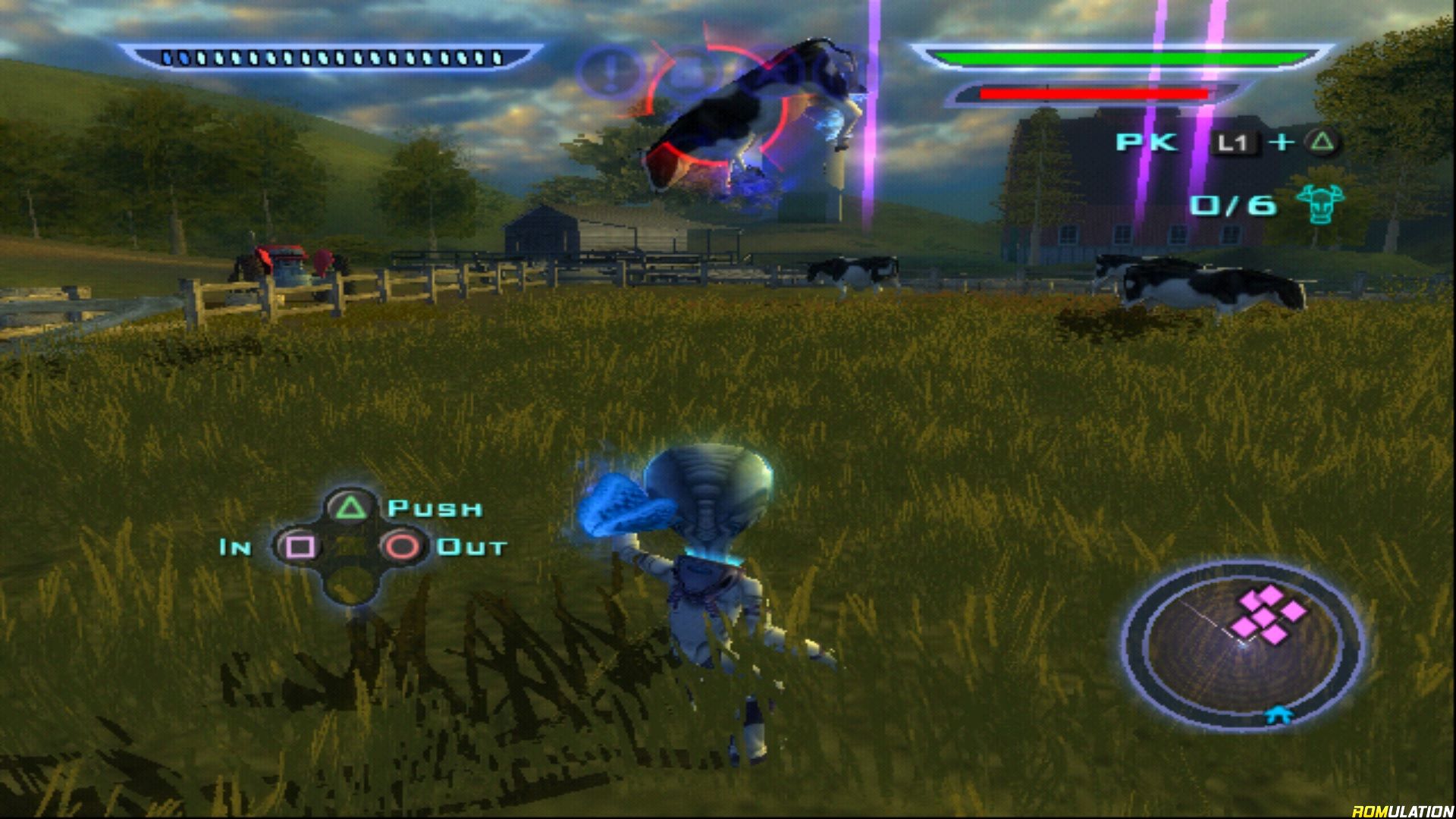Image resolution: width=1456 pixels, height=819 pixels.
Task: Click the blue player marker on radar
Action: pos(1279,714)
